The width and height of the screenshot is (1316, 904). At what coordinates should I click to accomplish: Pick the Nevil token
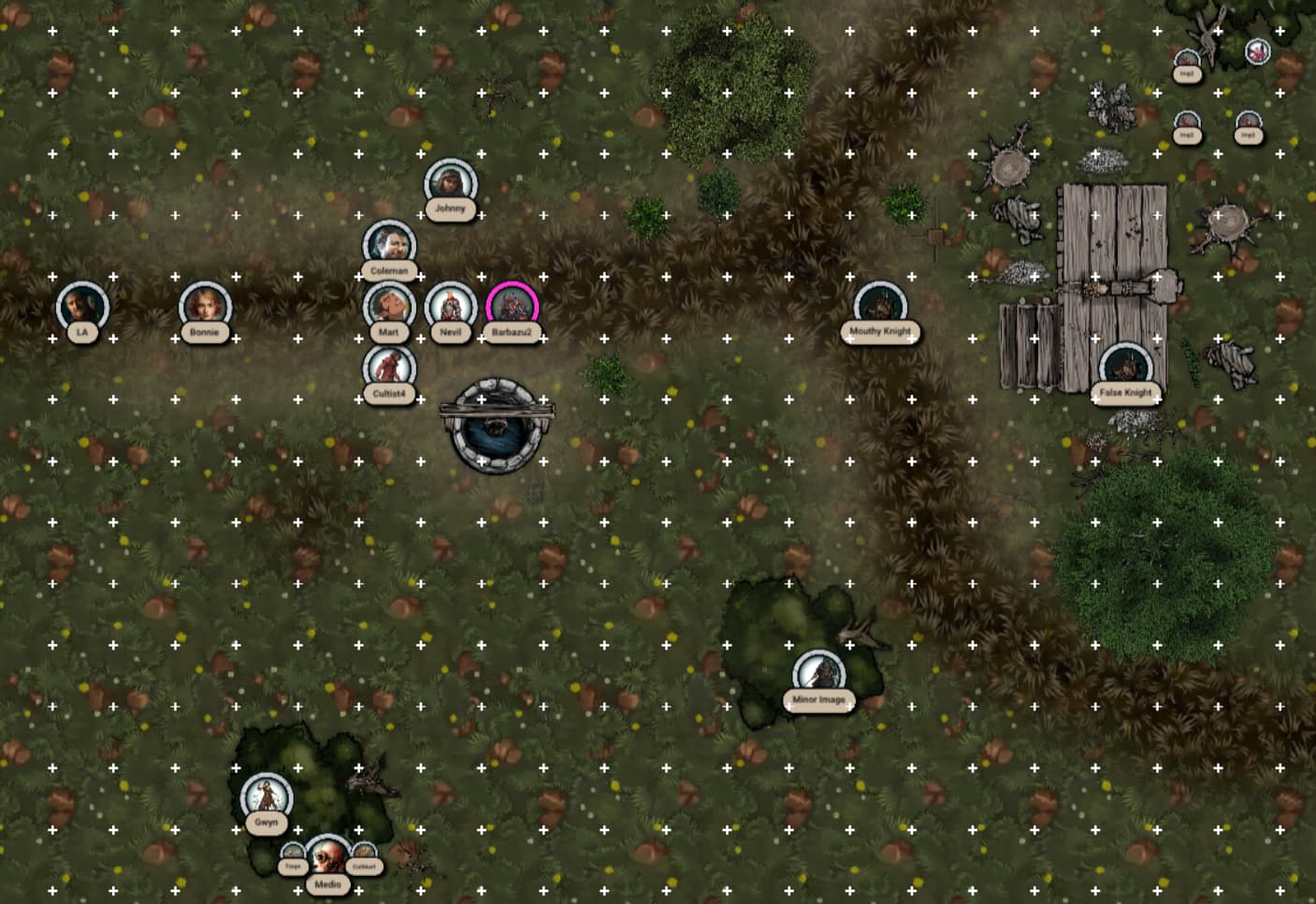tap(450, 306)
